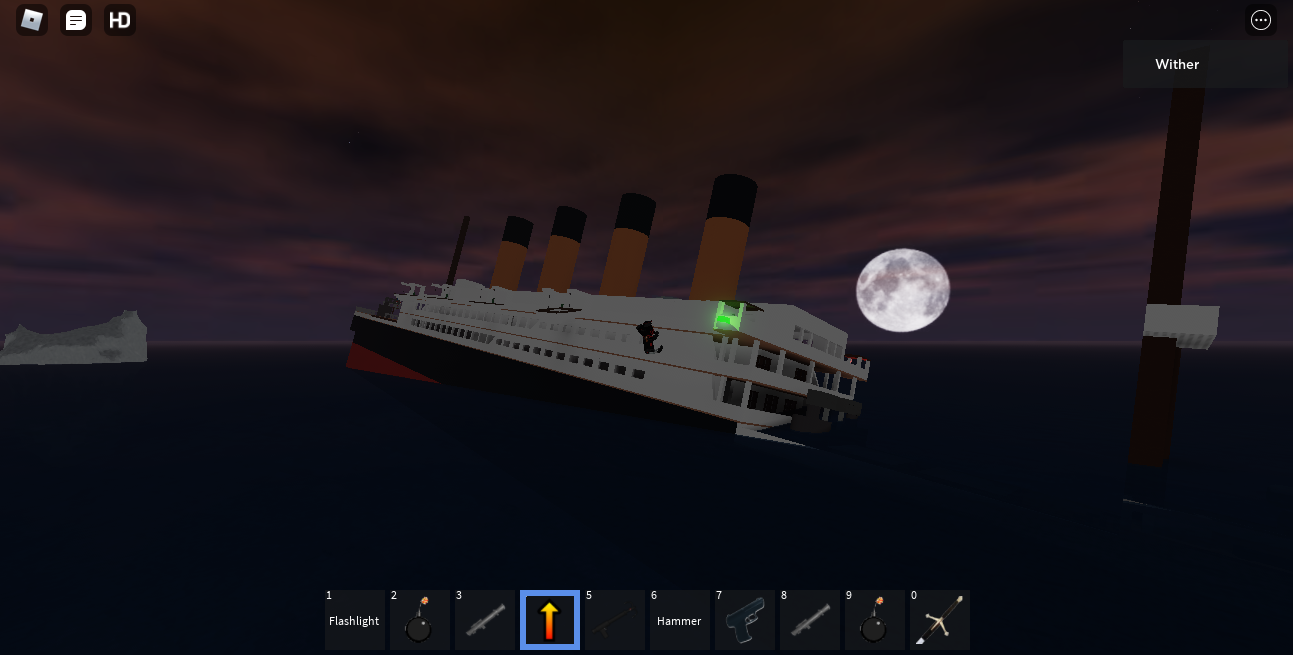Select player Wither in the player list
This screenshot has width=1293, height=655.
click(1177, 64)
